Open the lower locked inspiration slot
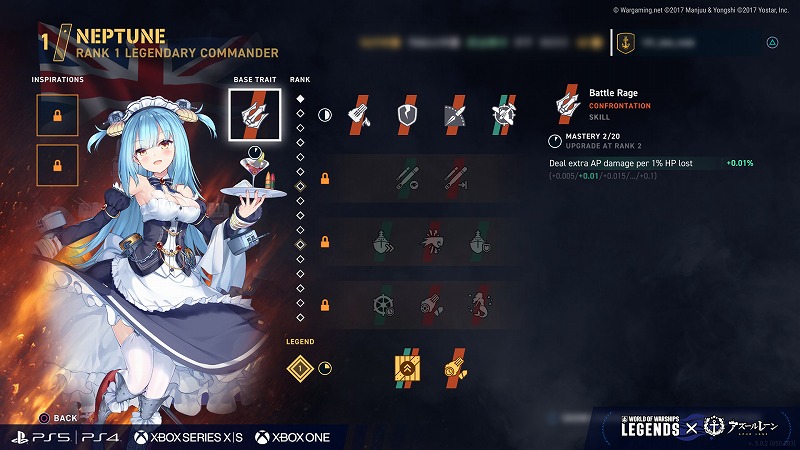 point(57,166)
